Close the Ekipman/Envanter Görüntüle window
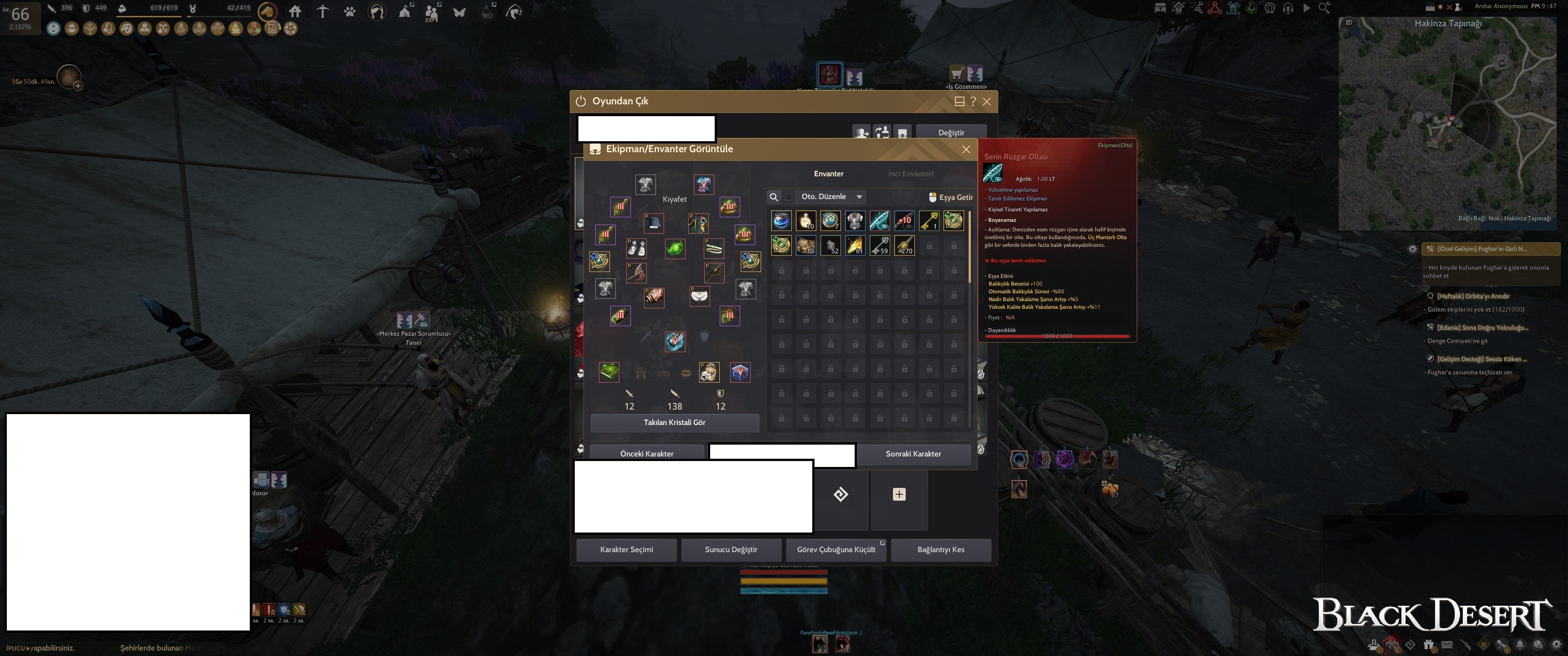The height and width of the screenshot is (656, 1568). click(966, 149)
